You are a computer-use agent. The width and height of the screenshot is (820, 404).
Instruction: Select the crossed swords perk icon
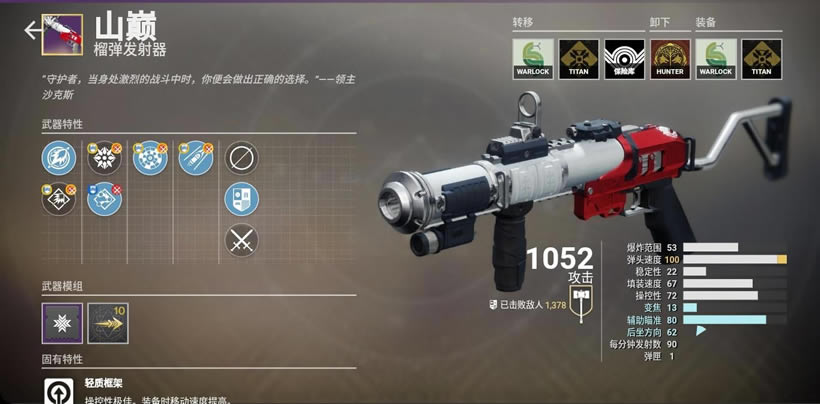click(x=241, y=240)
